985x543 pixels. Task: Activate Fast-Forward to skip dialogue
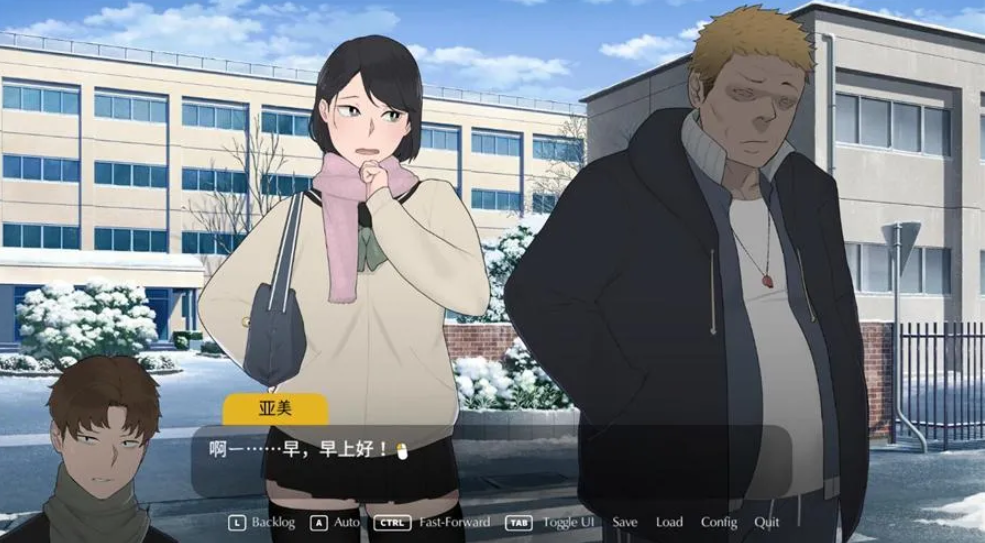(454, 522)
